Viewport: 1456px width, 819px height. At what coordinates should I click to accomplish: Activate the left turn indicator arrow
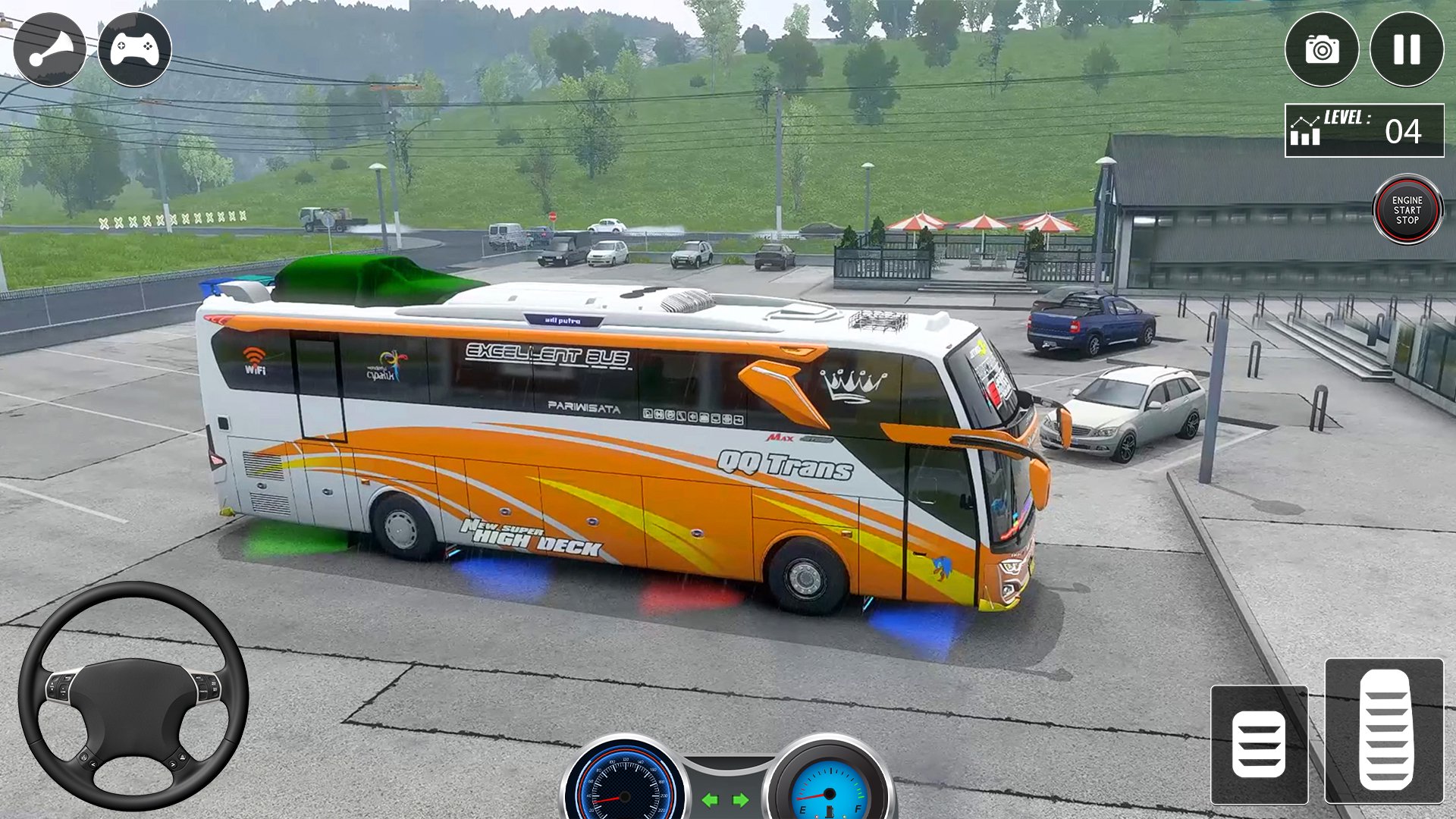coord(710,800)
